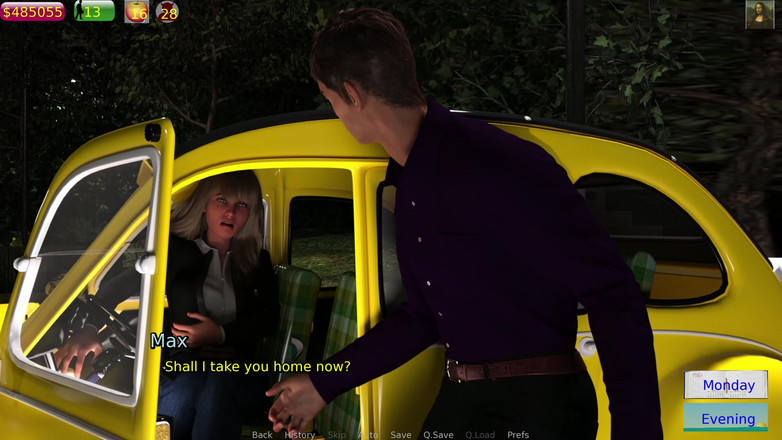782x440 pixels.
Task: Quick save with Q.Save
Action: pyautogui.click(x=438, y=435)
